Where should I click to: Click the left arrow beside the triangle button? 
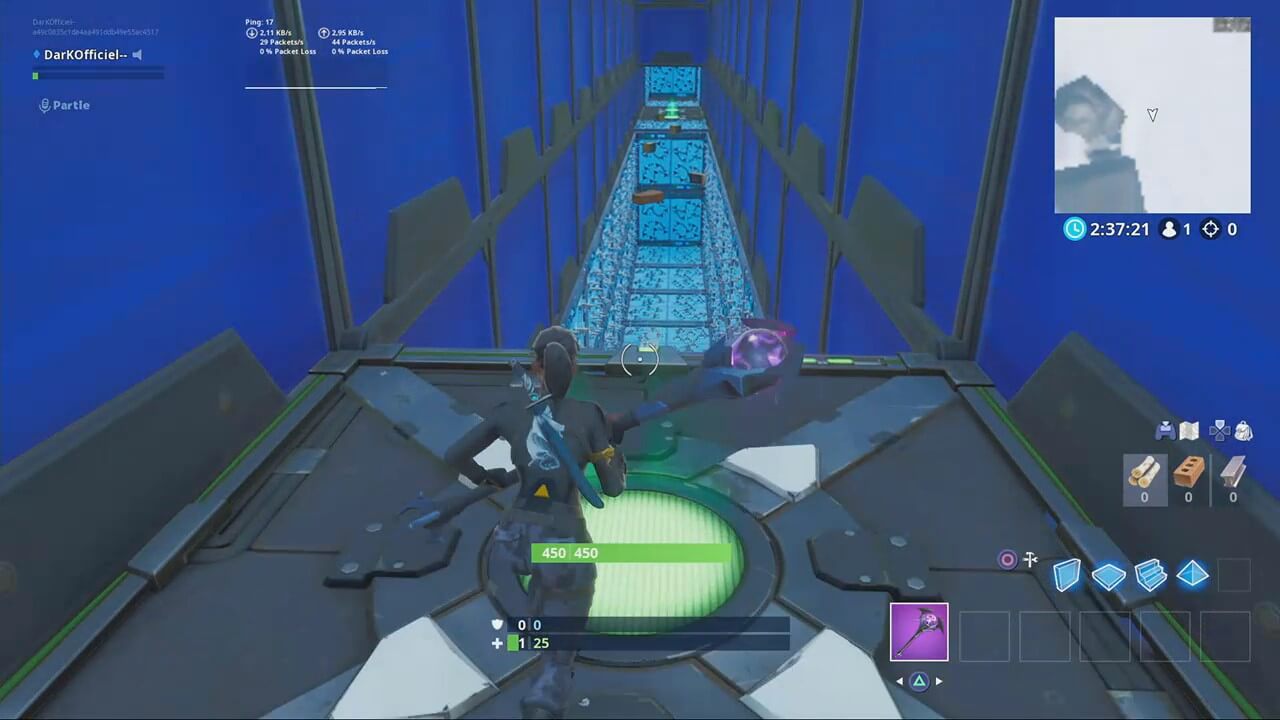tap(899, 681)
